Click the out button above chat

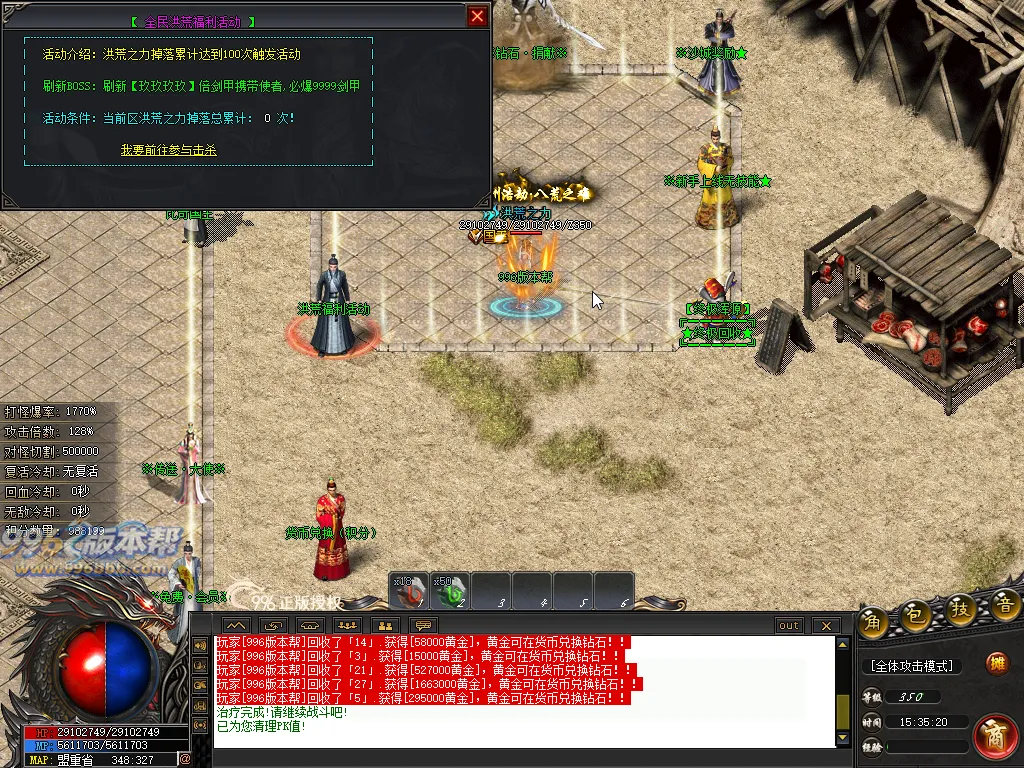point(789,626)
